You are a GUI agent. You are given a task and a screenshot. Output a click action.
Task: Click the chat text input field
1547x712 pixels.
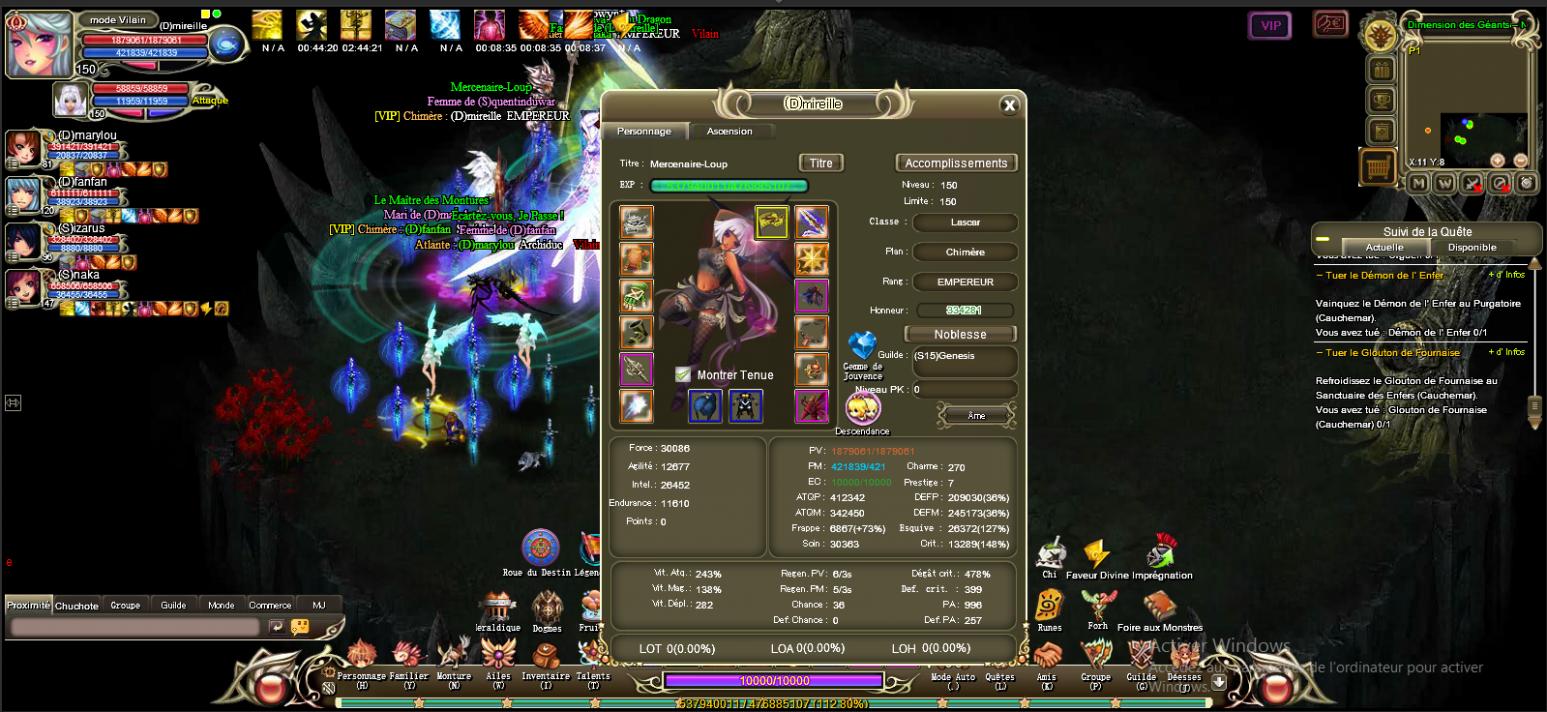tap(135, 627)
